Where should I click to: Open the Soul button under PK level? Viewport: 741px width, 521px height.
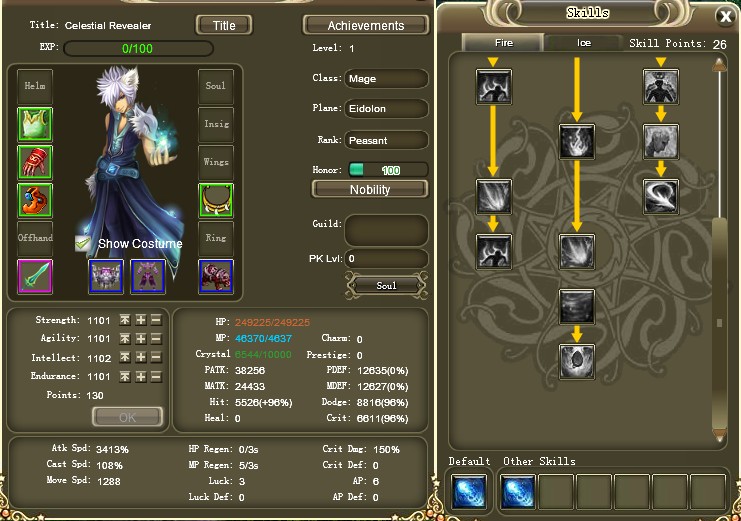(x=386, y=286)
